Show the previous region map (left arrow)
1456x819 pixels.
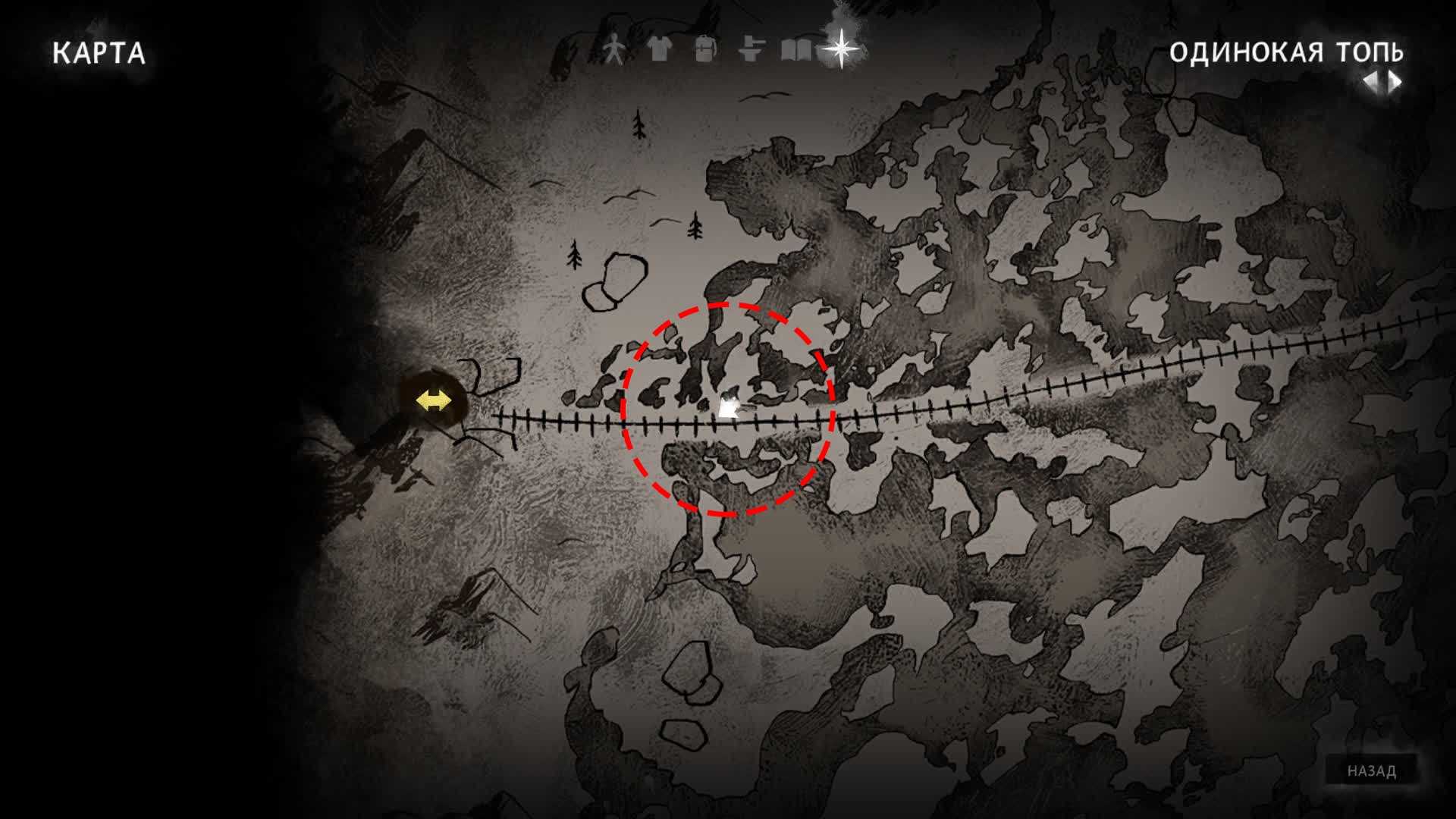[1371, 81]
